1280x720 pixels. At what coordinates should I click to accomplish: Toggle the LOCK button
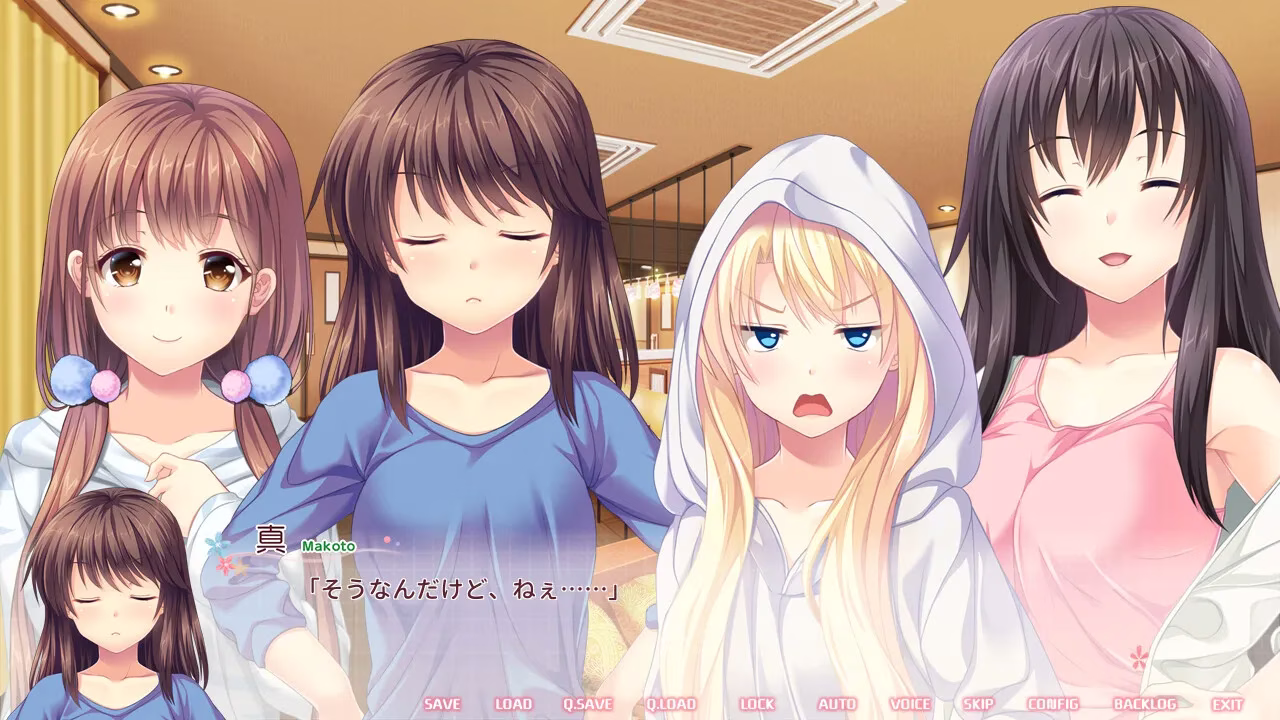pos(757,704)
